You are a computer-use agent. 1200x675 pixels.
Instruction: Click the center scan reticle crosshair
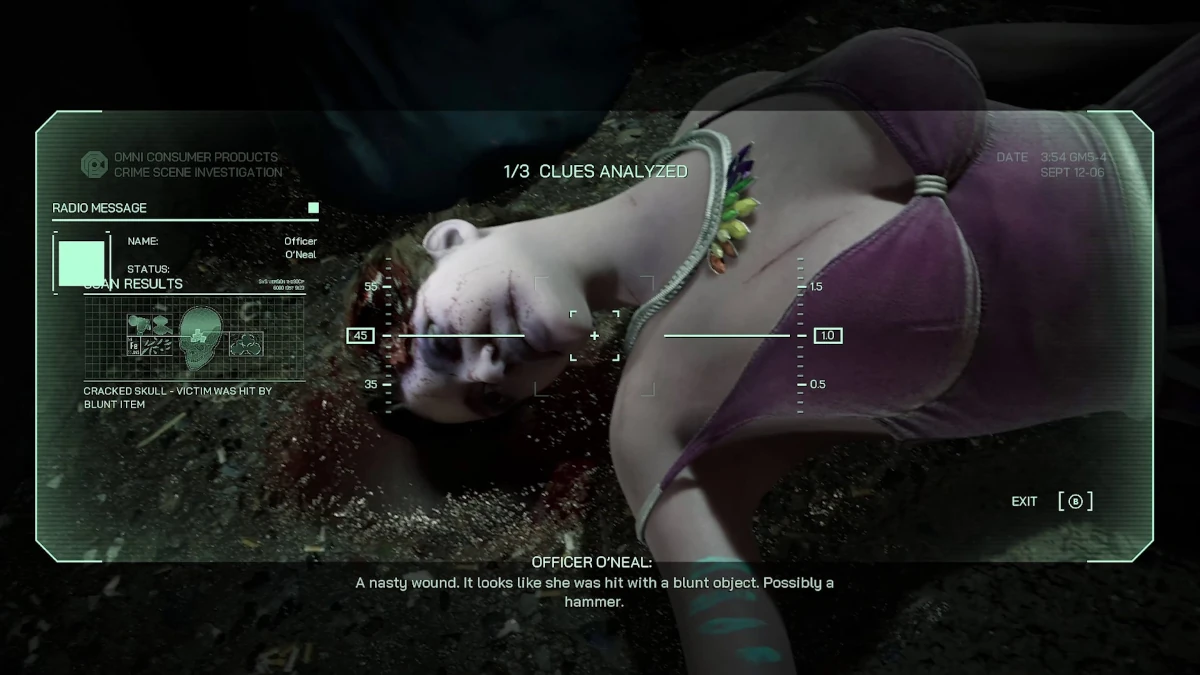coord(594,336)
